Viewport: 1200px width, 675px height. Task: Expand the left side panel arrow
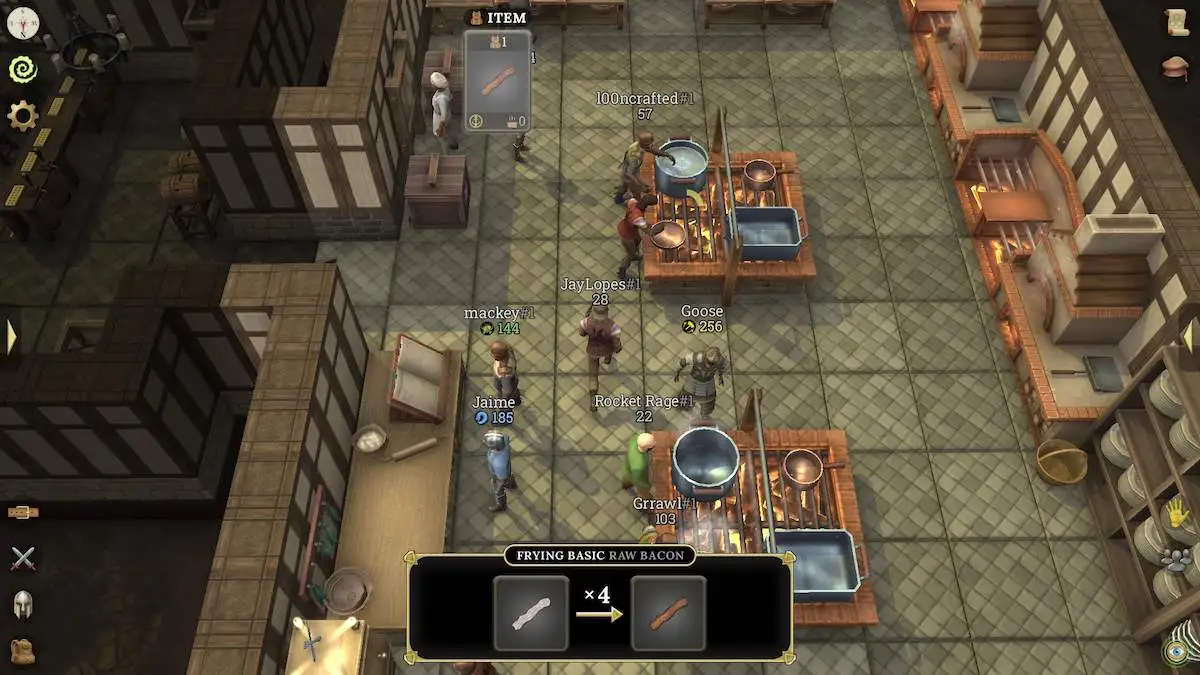[11, 336]
